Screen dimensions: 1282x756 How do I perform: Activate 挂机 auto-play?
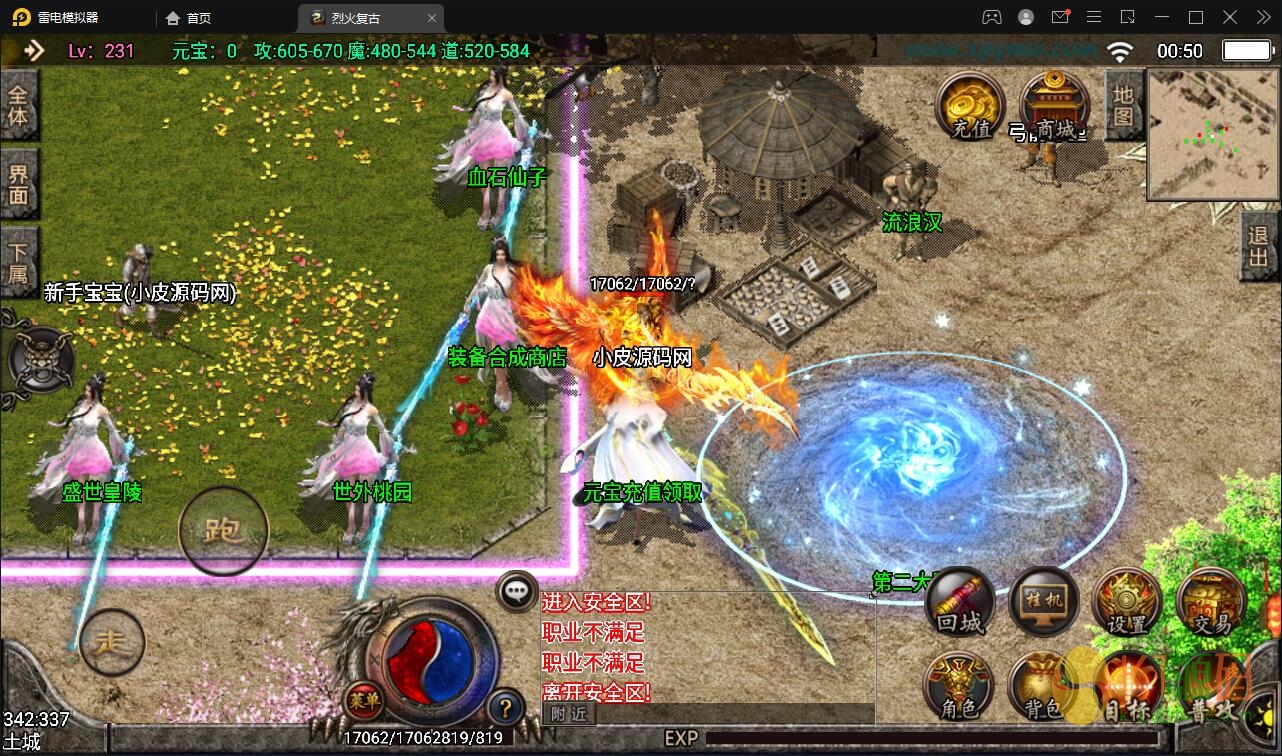(x=1044, y=603)
